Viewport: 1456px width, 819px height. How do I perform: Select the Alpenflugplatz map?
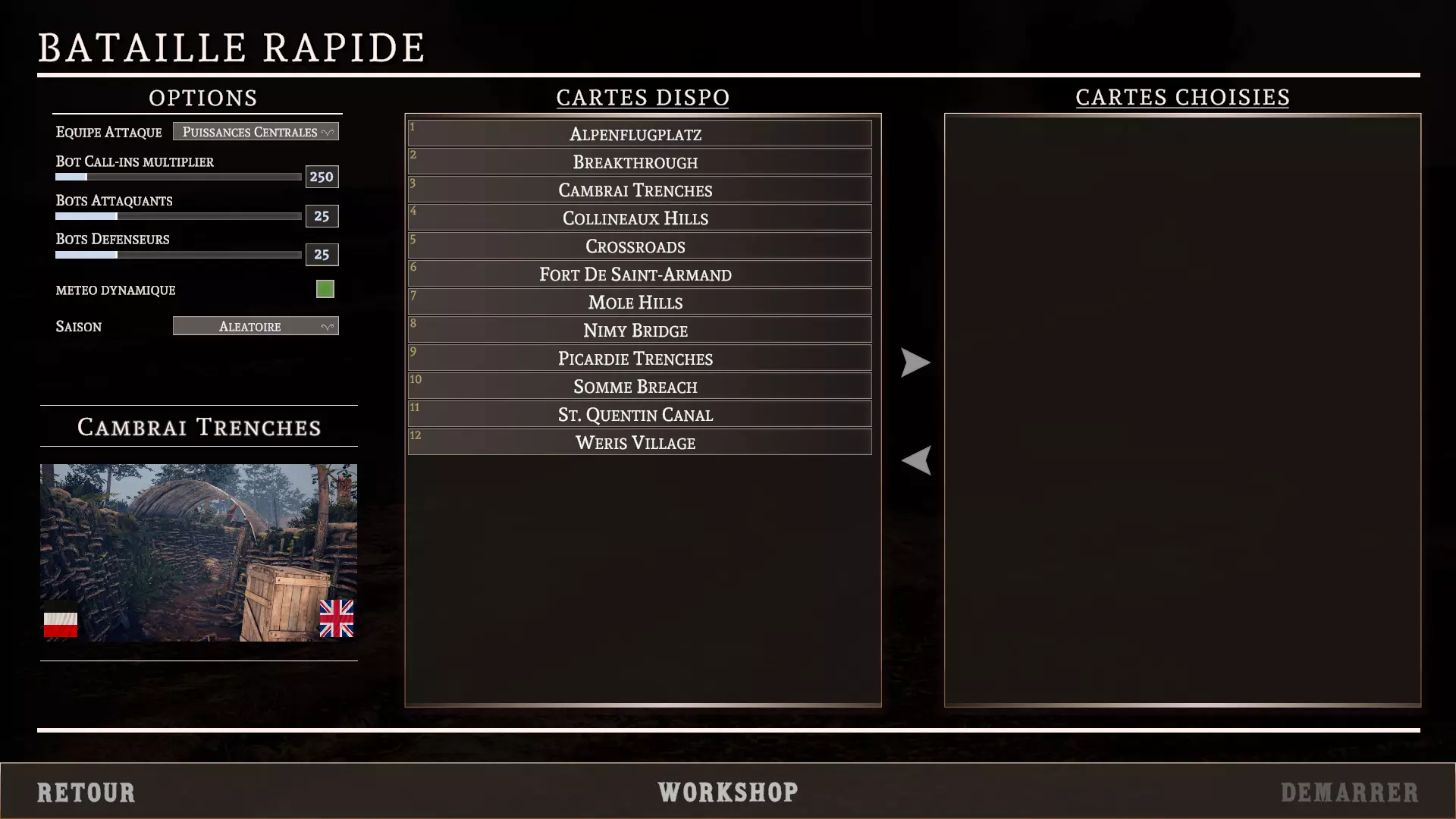639,134
